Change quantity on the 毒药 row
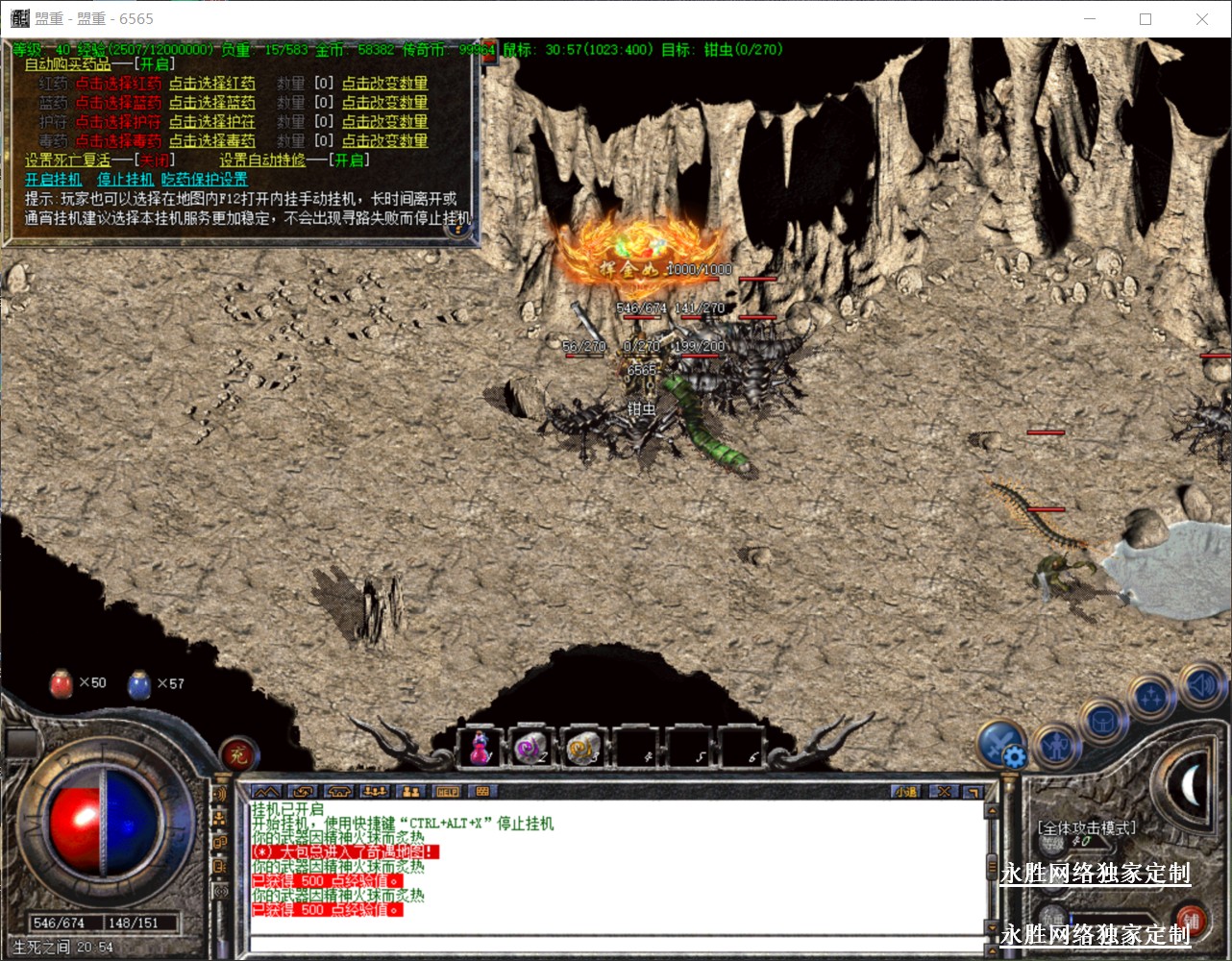The image size is (1232, 961). tap(384, 141)
